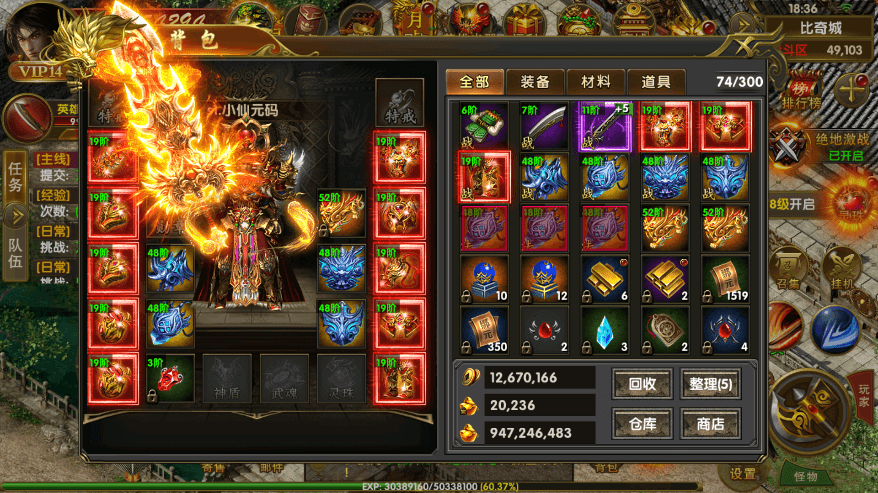Click the equipped 3阶 red gem slot
Screen dimensions: 878x493
pos(169,376)
